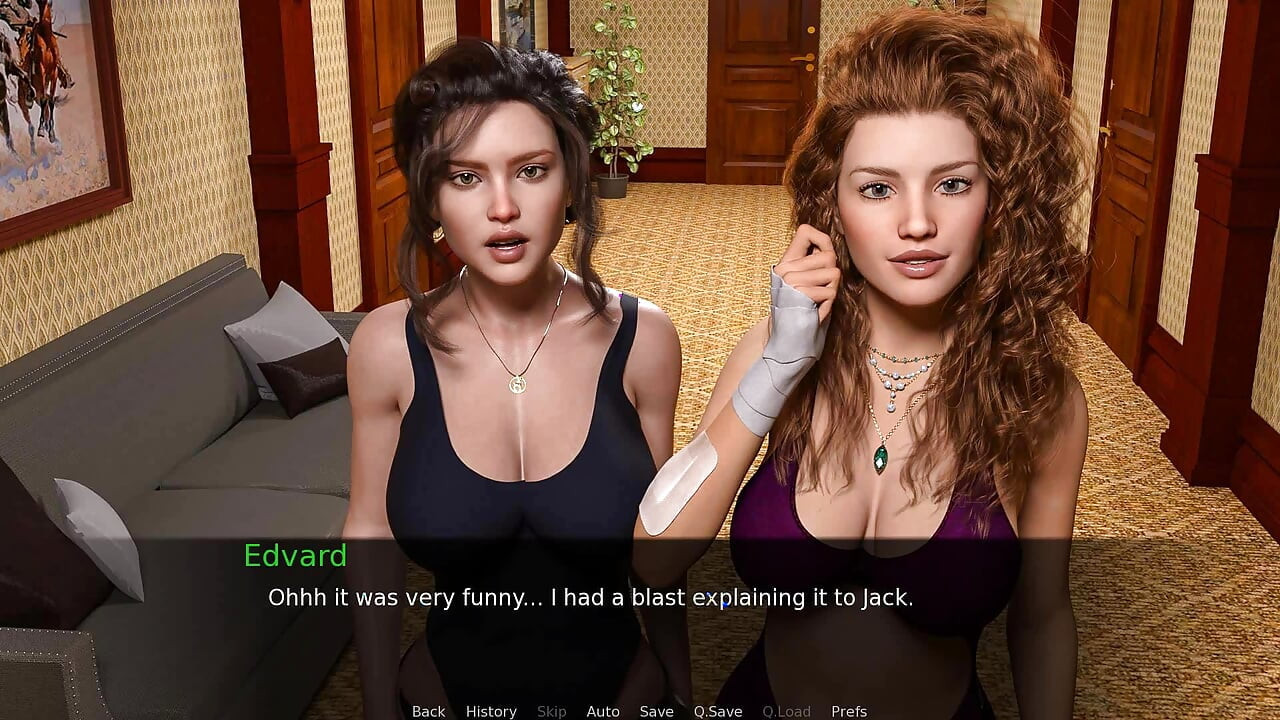Click Back to rewind the dialogue
This screenshot has height=720, width=1280.
coord(428,711)
